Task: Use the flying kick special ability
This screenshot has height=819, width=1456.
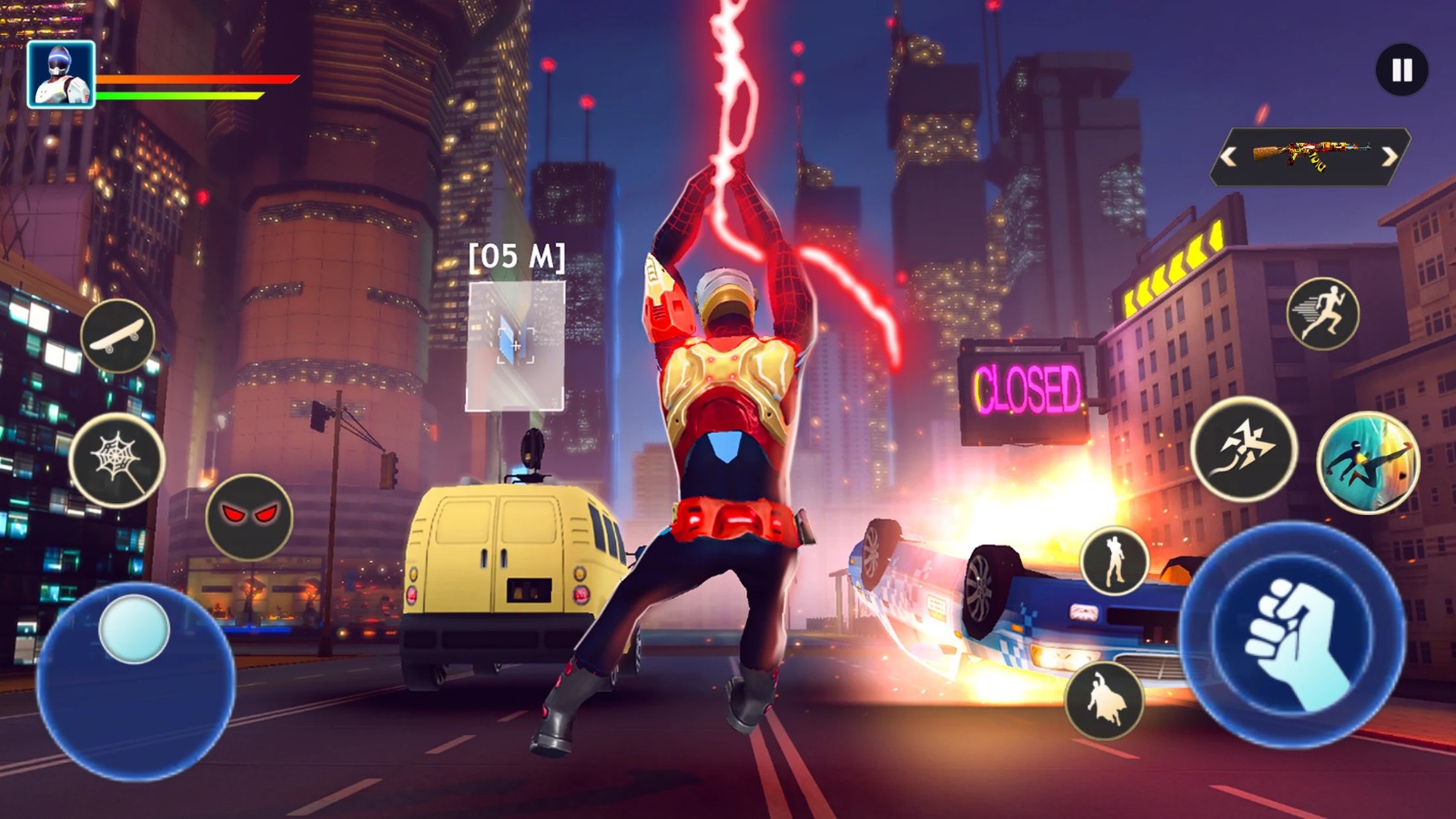Action: [x=1368, y=462]
